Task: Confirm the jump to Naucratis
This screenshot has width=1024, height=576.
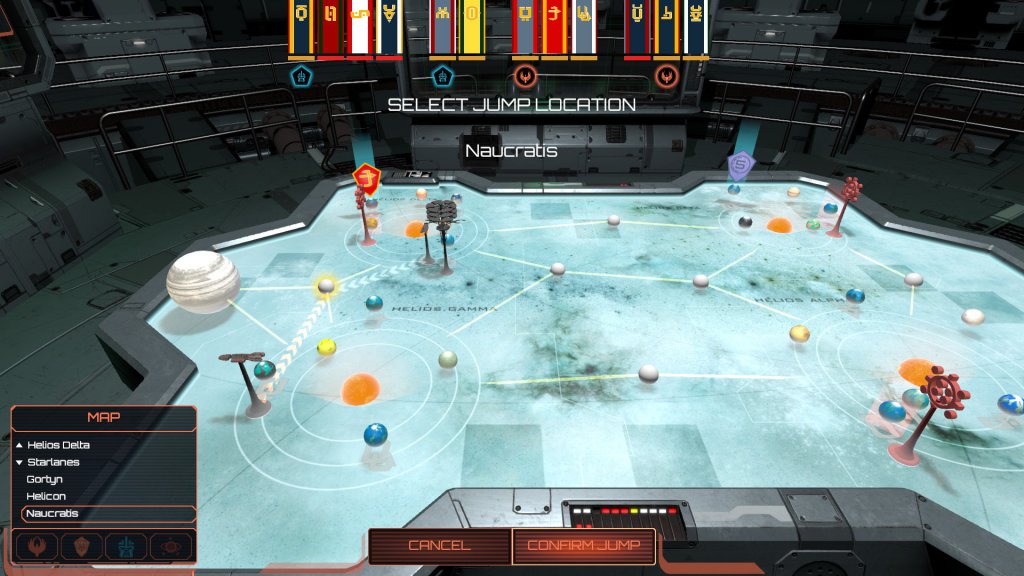Action: coord(583,545)
